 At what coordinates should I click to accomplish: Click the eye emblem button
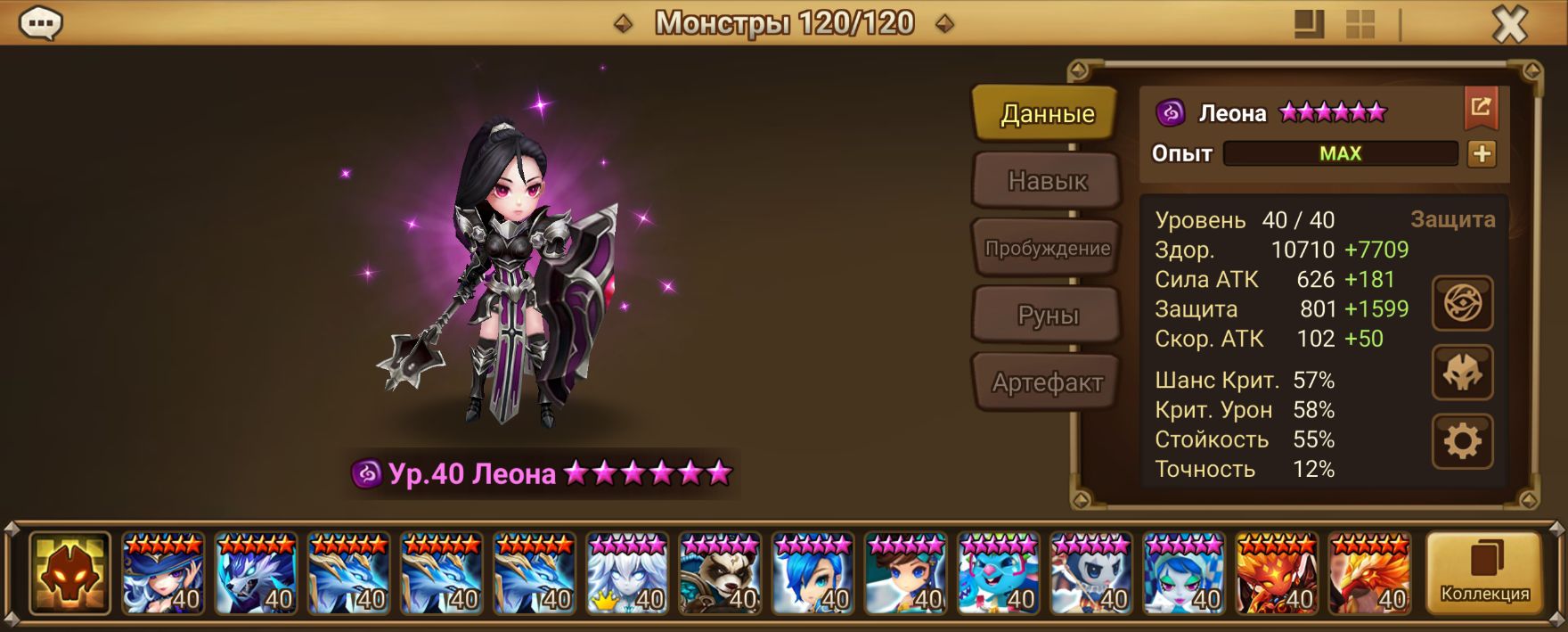tap(1462, 304)
